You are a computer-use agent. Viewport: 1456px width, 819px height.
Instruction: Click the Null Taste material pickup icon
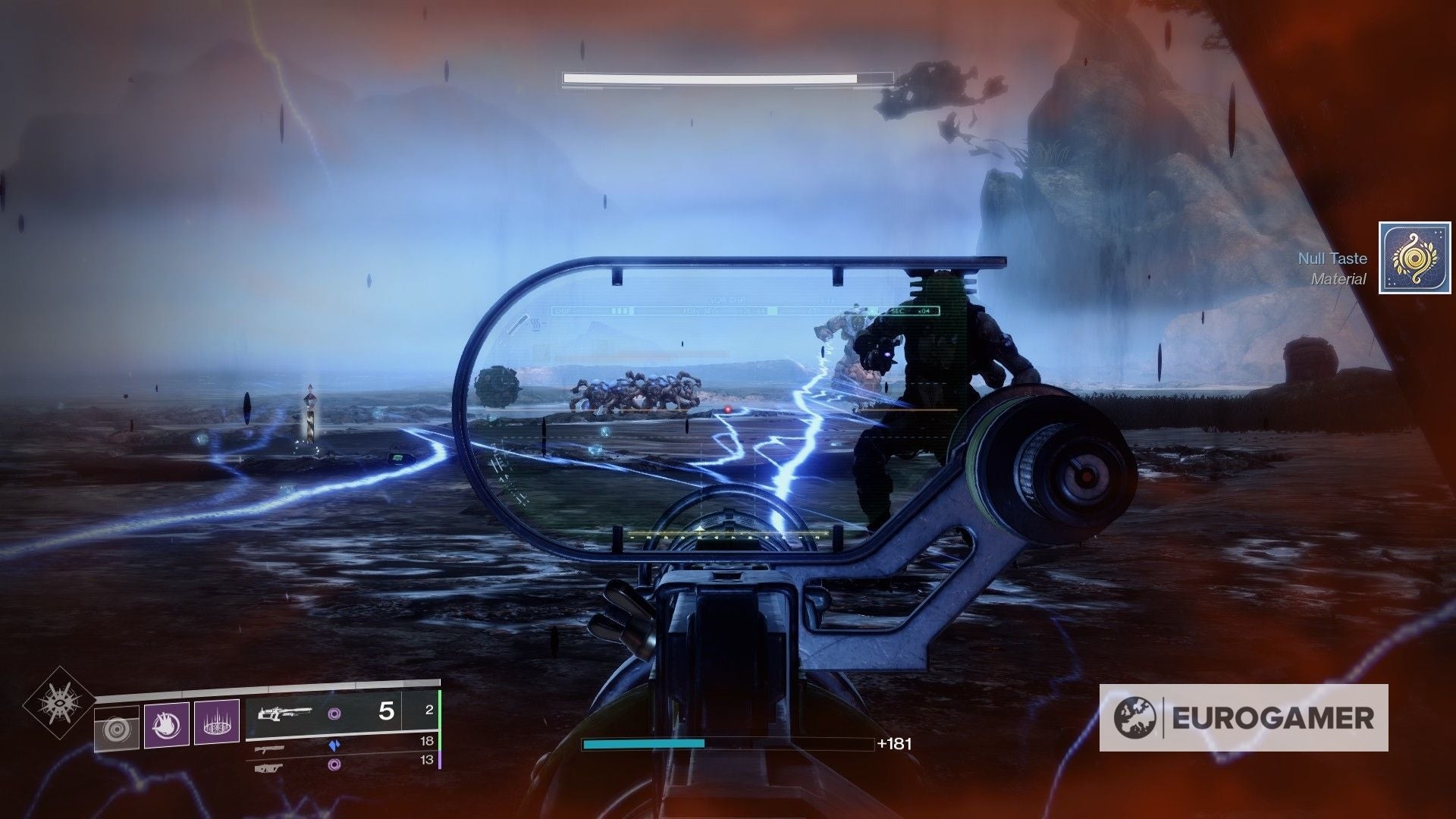1404,258
